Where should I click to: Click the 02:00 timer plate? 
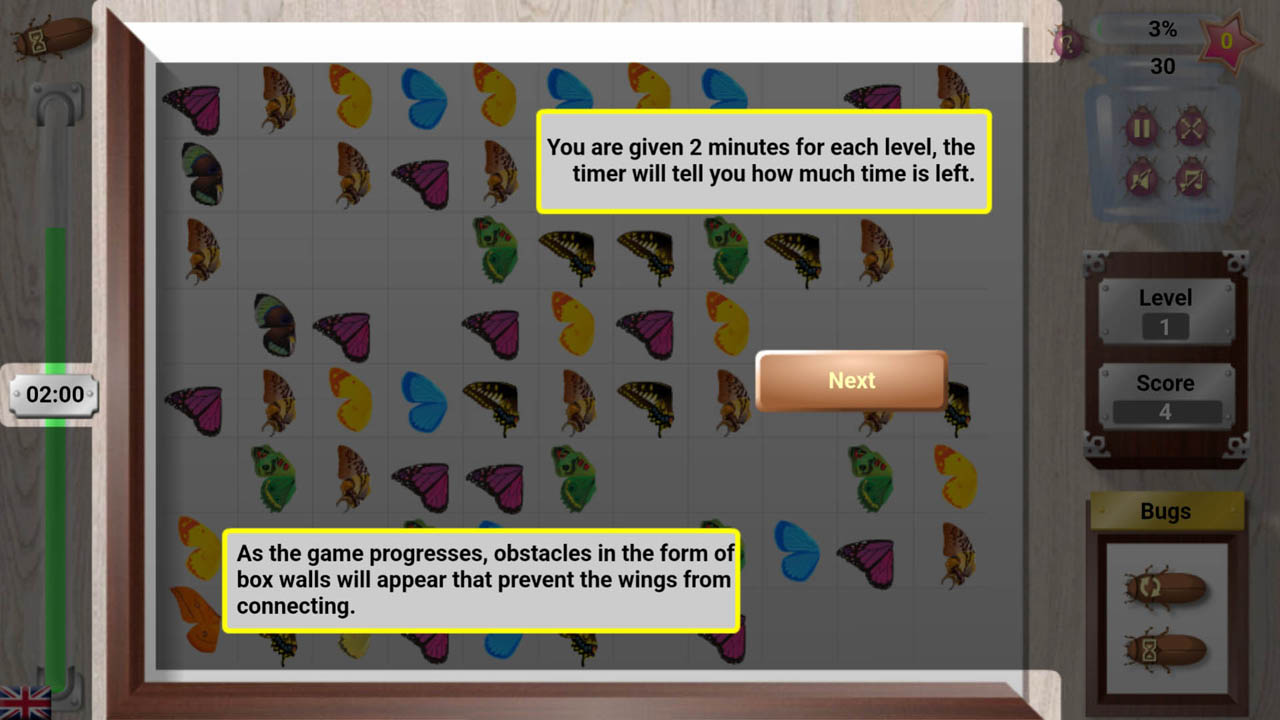52,394
